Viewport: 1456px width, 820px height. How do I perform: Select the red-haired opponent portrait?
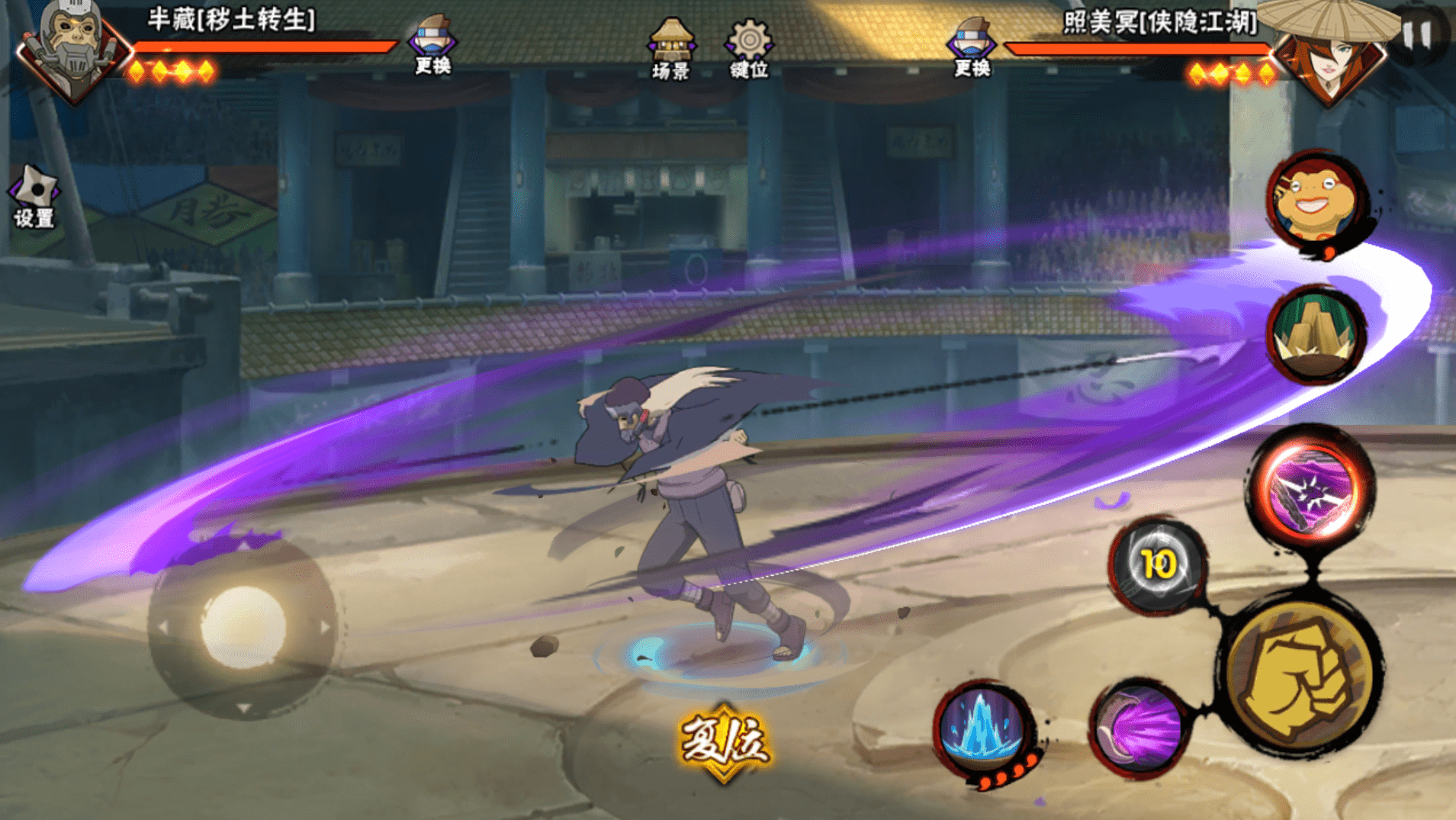[1331, 57]
